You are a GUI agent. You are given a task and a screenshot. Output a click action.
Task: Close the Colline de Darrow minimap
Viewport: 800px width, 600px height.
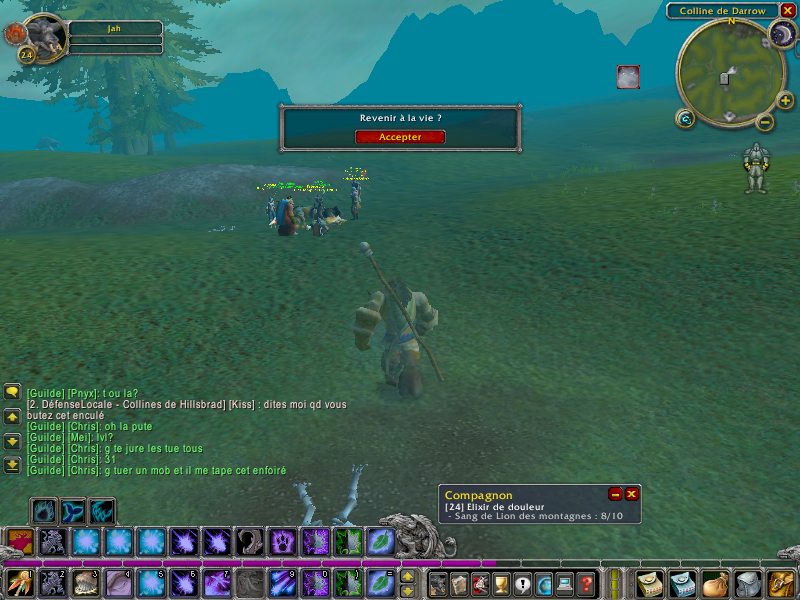tap(788, 10)
